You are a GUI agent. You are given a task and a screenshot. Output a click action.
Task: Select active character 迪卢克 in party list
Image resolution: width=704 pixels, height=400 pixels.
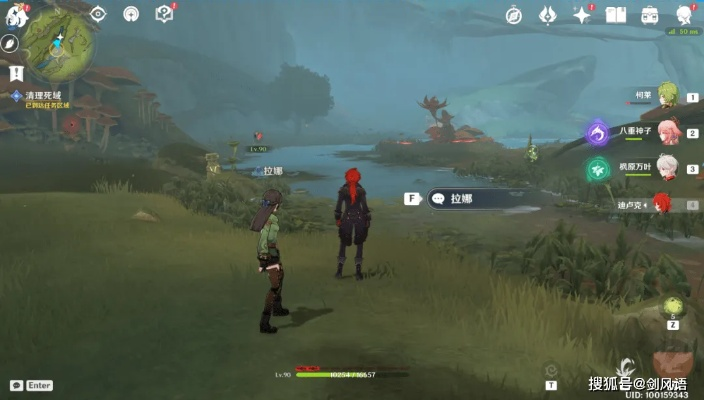tap(661, 203)
